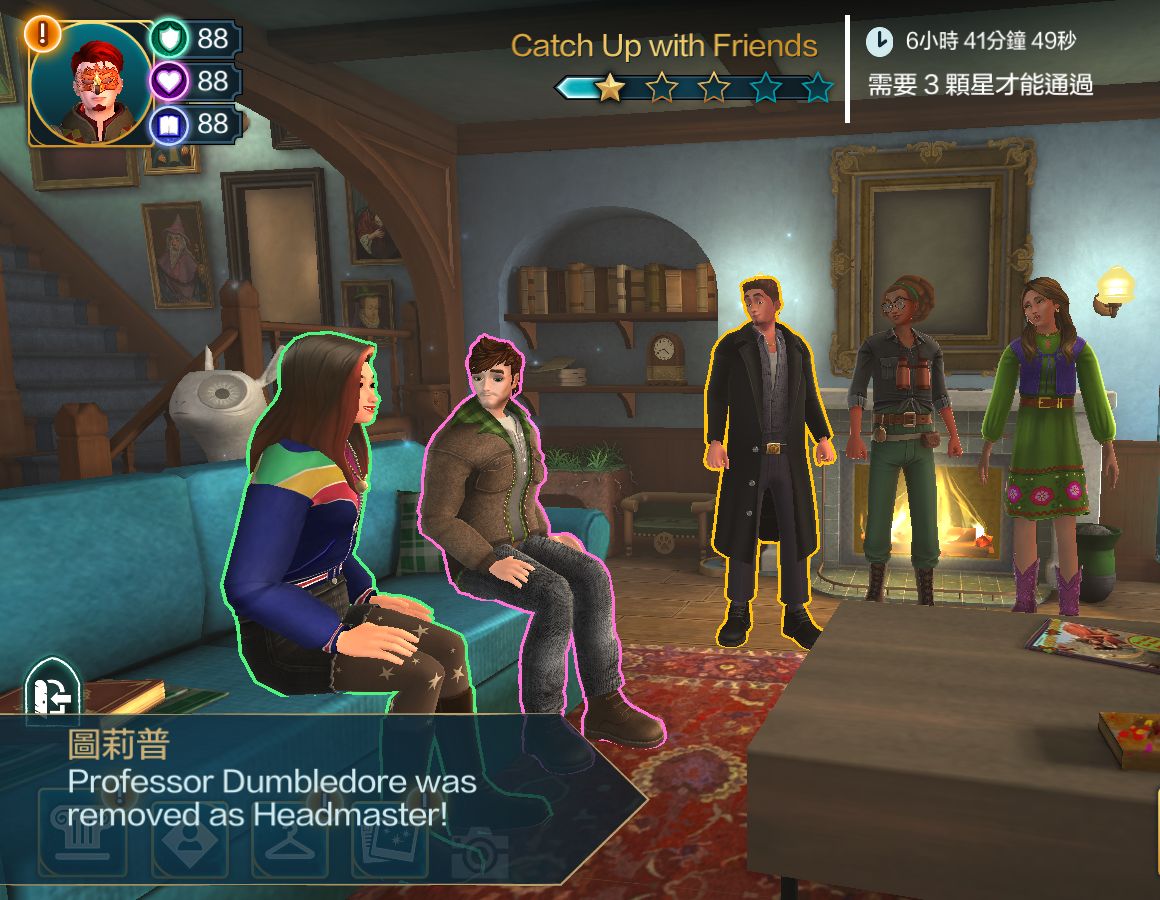Tap the blue book Knowledge attribute
This screenshot has width=1160, height=900.
tap(170, 124)
